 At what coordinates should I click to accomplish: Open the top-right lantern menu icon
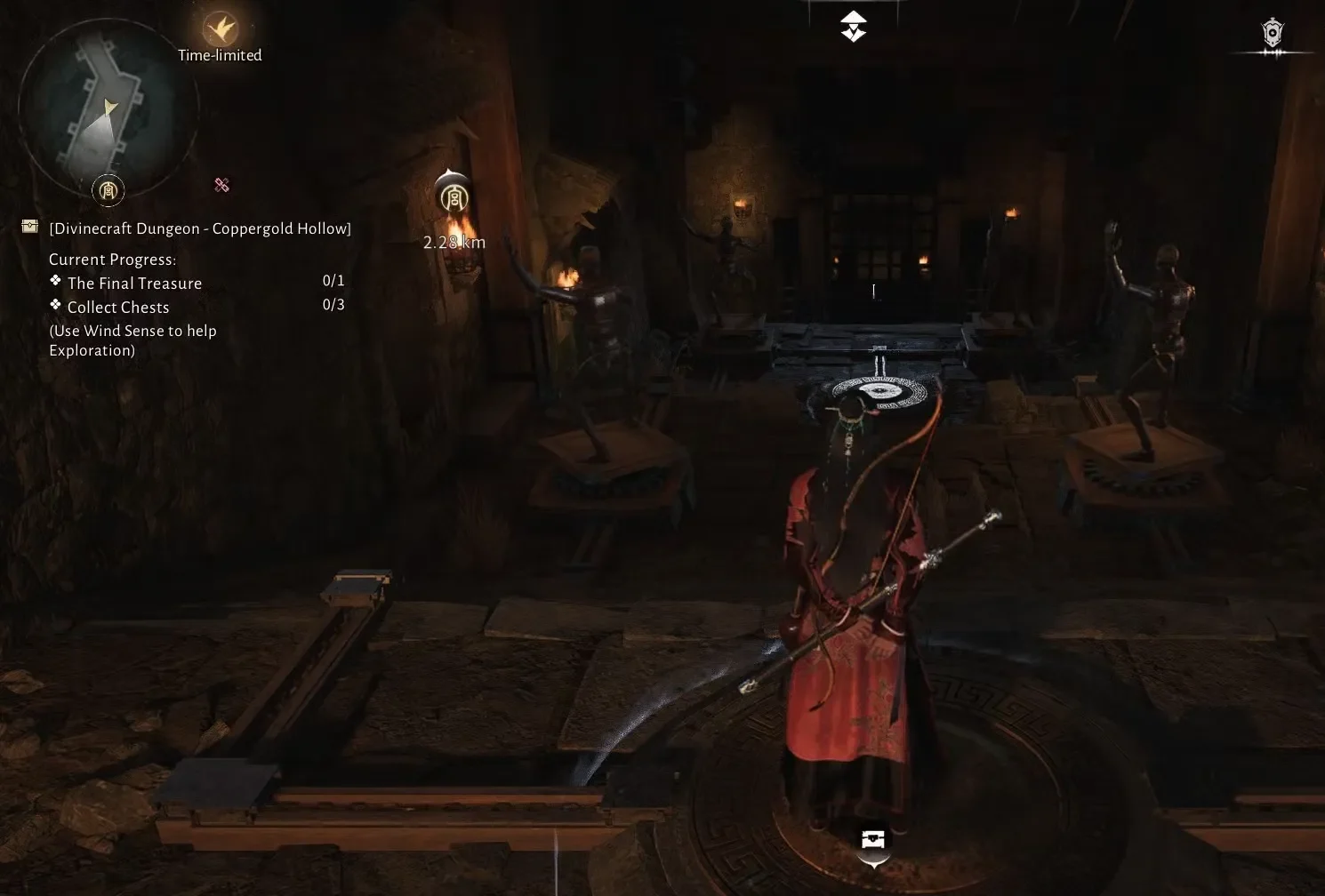(x=1273, y=34)
